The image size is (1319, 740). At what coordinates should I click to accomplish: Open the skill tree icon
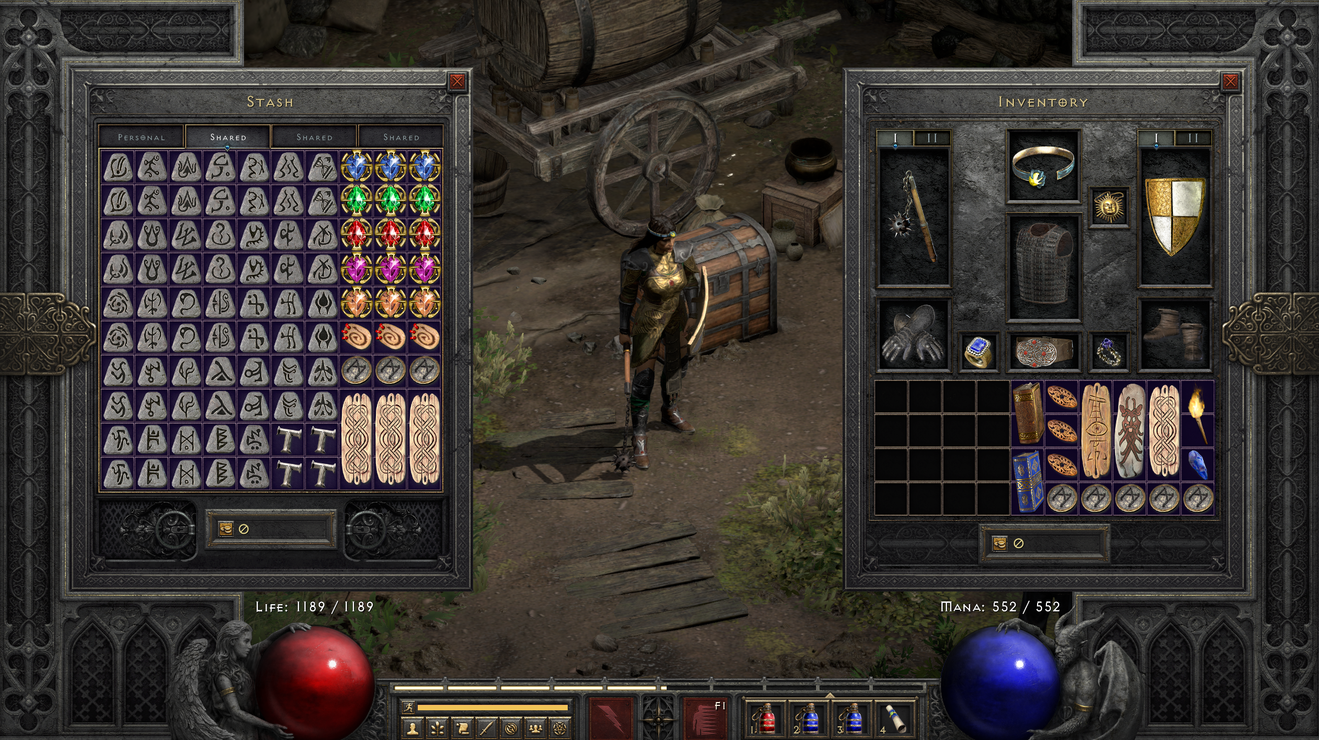click(x=437, y=729)
